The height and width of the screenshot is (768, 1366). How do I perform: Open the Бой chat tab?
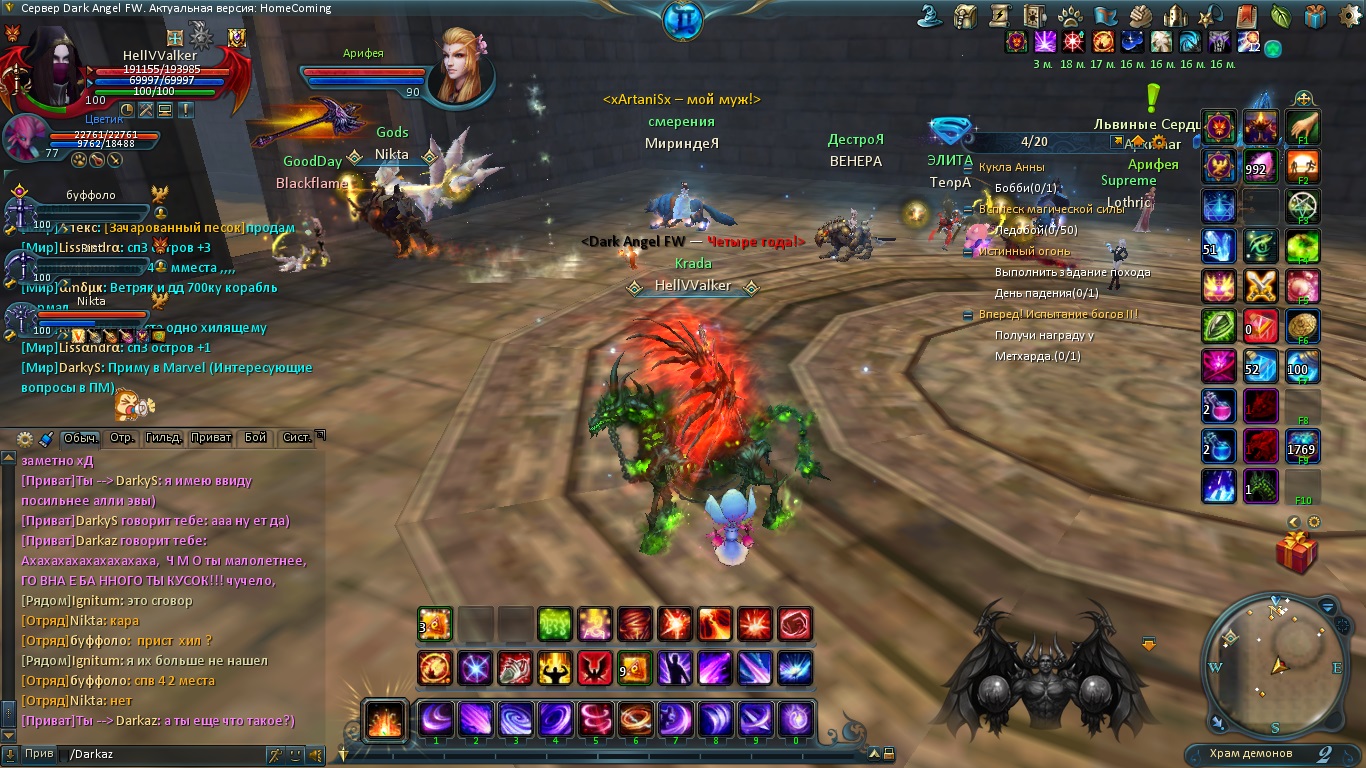pyautogui.click(x=255, y=438)
